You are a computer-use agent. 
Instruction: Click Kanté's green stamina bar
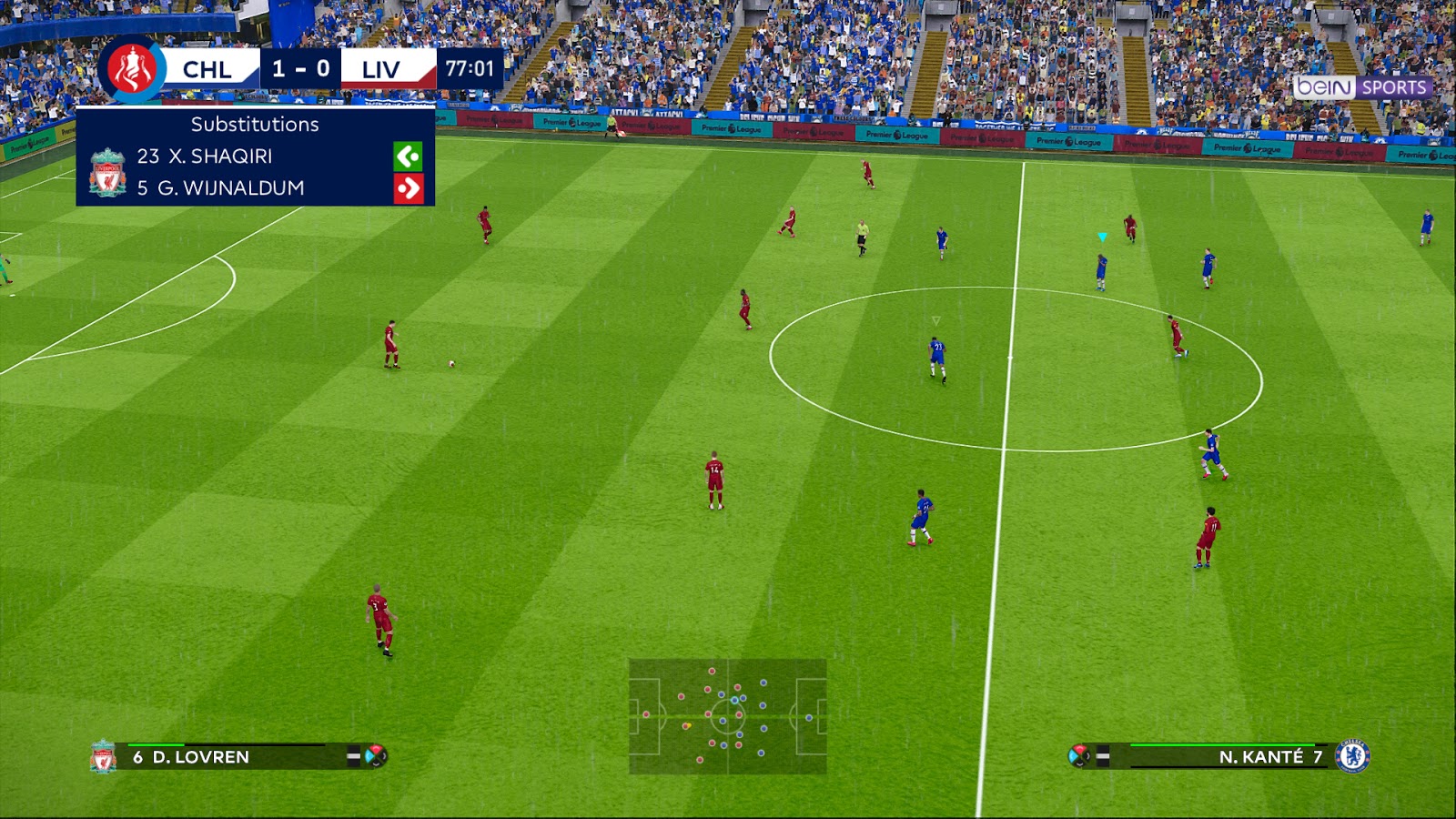1224,744
